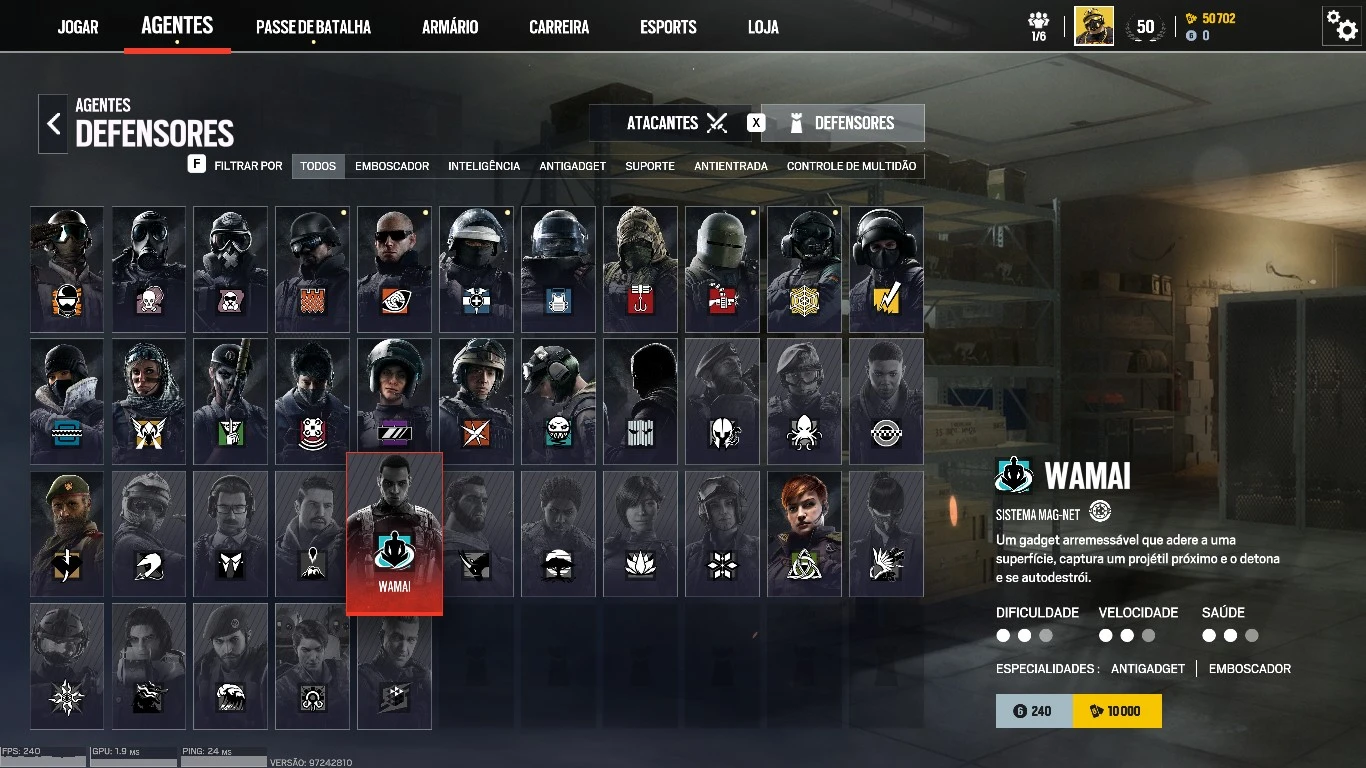Open the settings gear icon
Screen dimensions: 1366x768
point(1341,26)
